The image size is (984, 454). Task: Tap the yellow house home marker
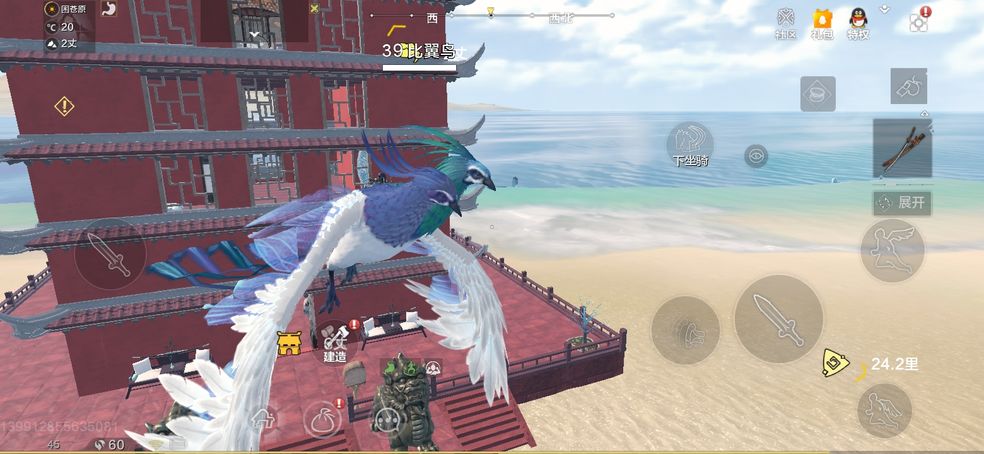(290, 344)
